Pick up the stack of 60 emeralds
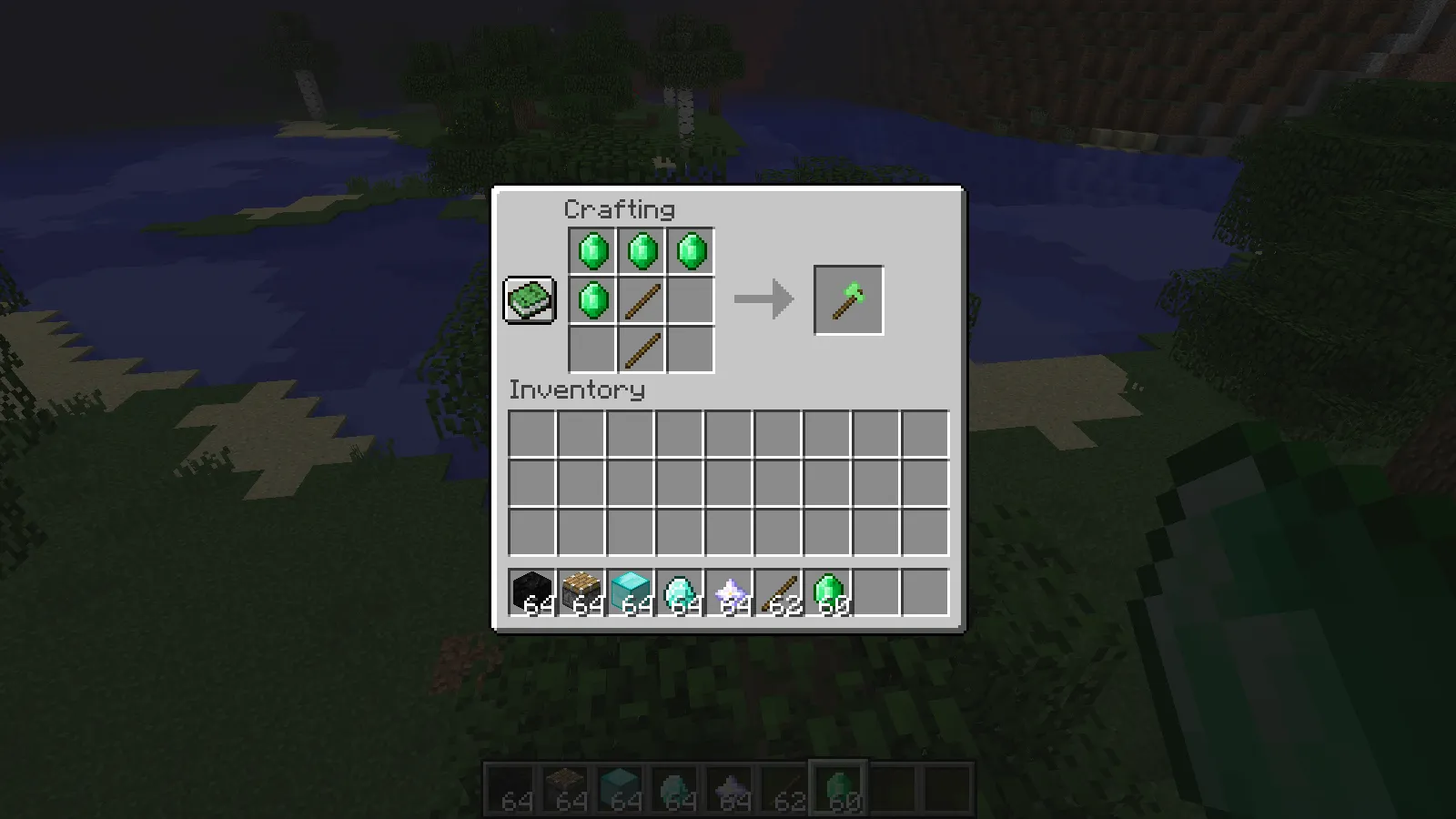The height and width of the screenshot is (819, 1456). coord(826,591)
